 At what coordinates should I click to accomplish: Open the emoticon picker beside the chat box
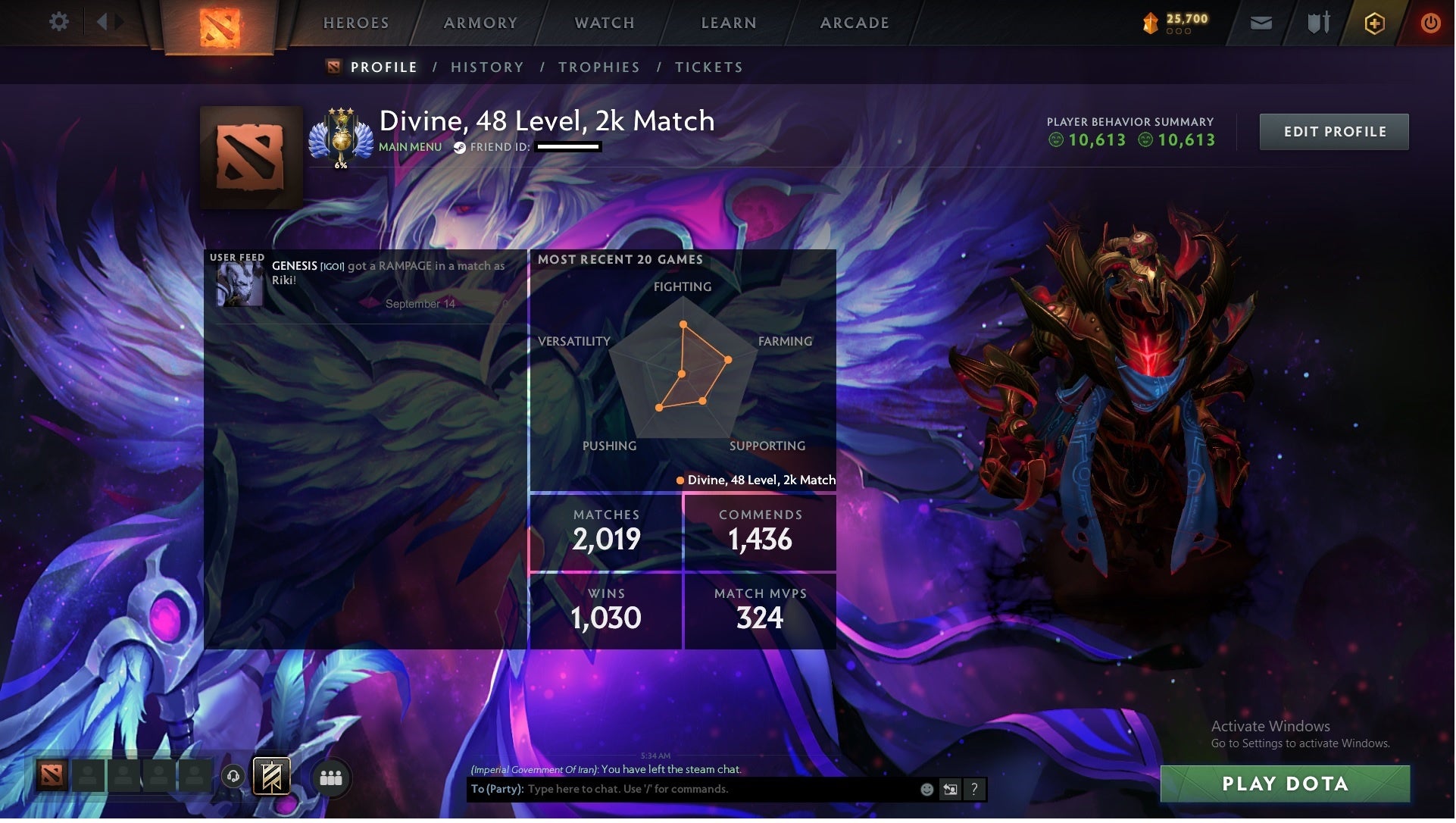click(x=926, y=789)
